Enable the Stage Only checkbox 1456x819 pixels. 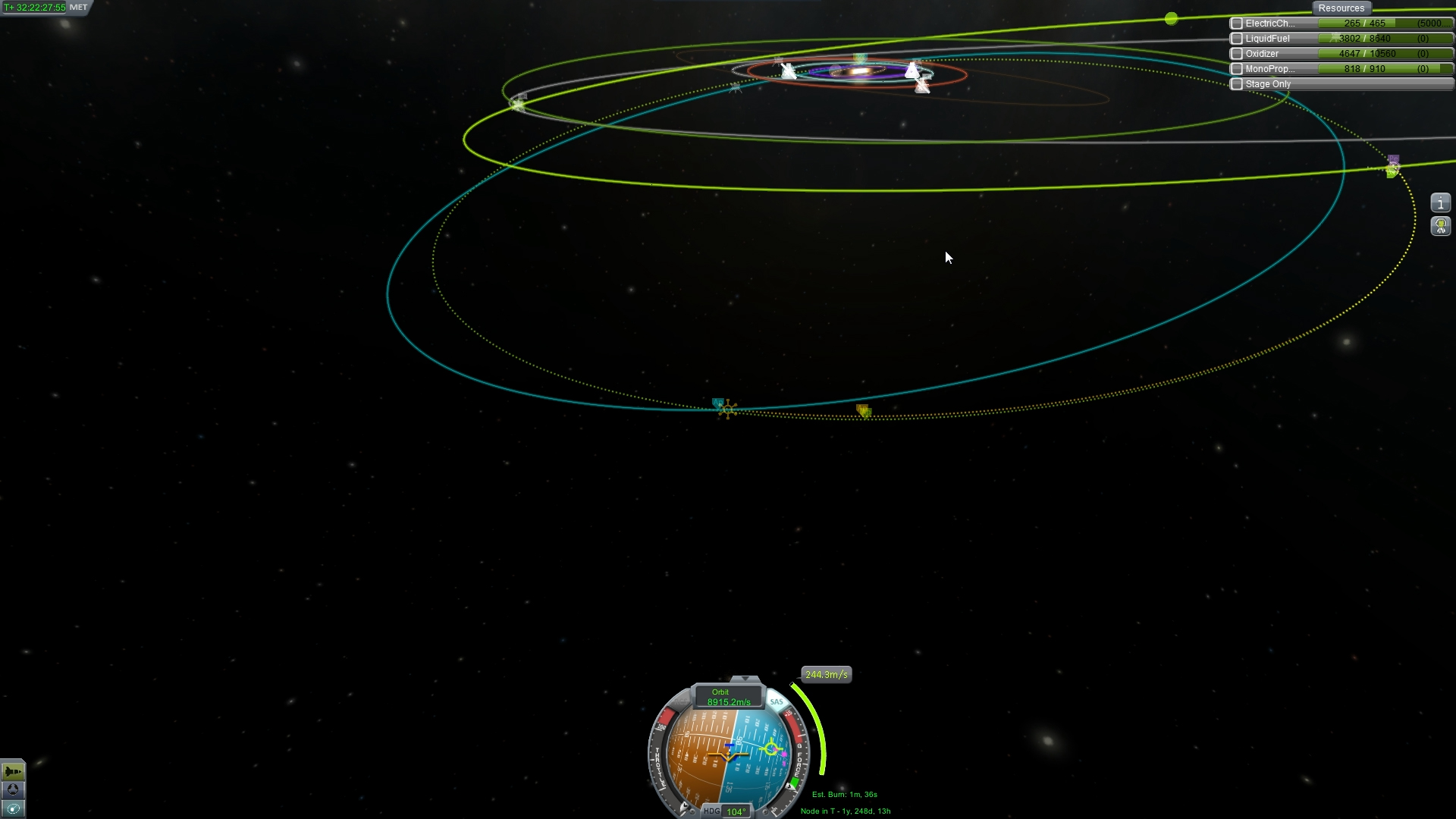coord(1237,84)
